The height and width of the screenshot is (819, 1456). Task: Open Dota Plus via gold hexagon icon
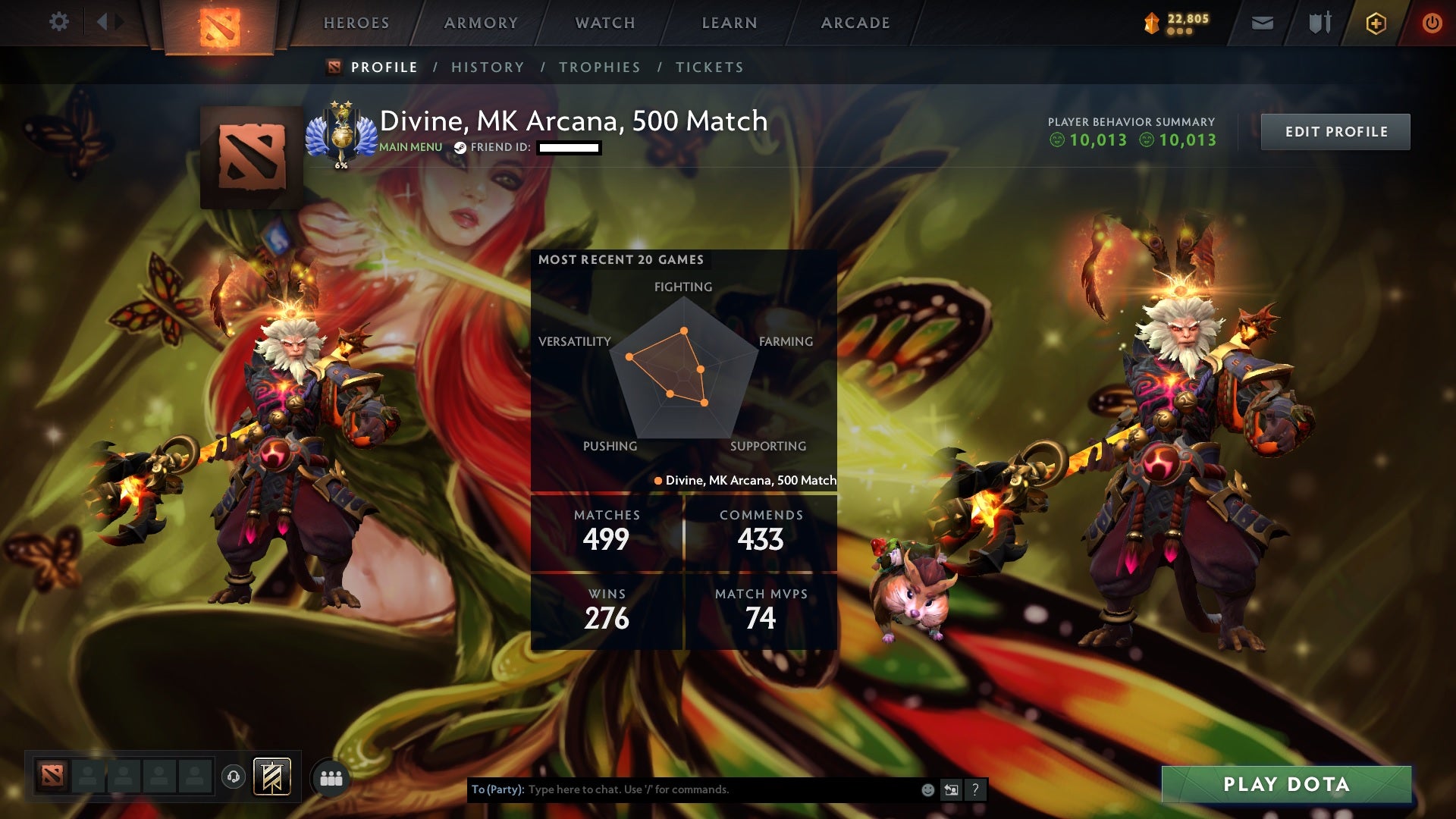click(1376, 23)
